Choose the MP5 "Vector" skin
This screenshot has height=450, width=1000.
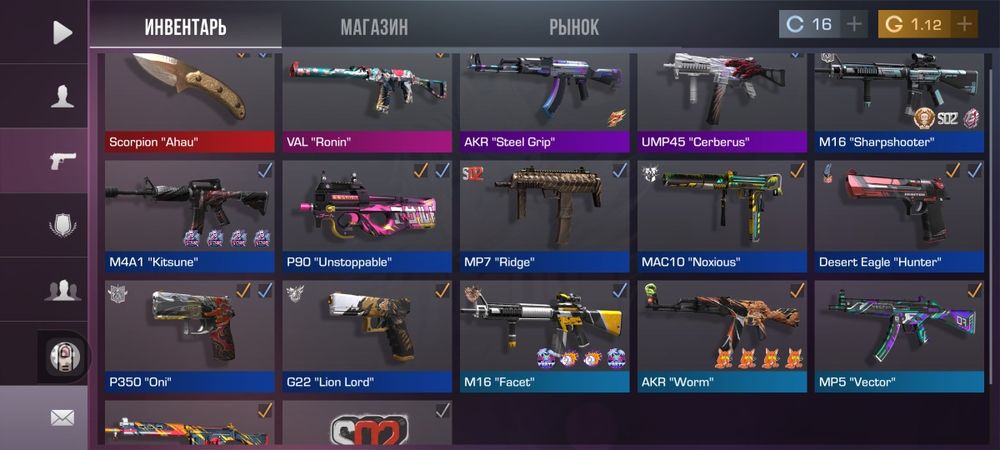pyautogui.click(x=898, y=335)
